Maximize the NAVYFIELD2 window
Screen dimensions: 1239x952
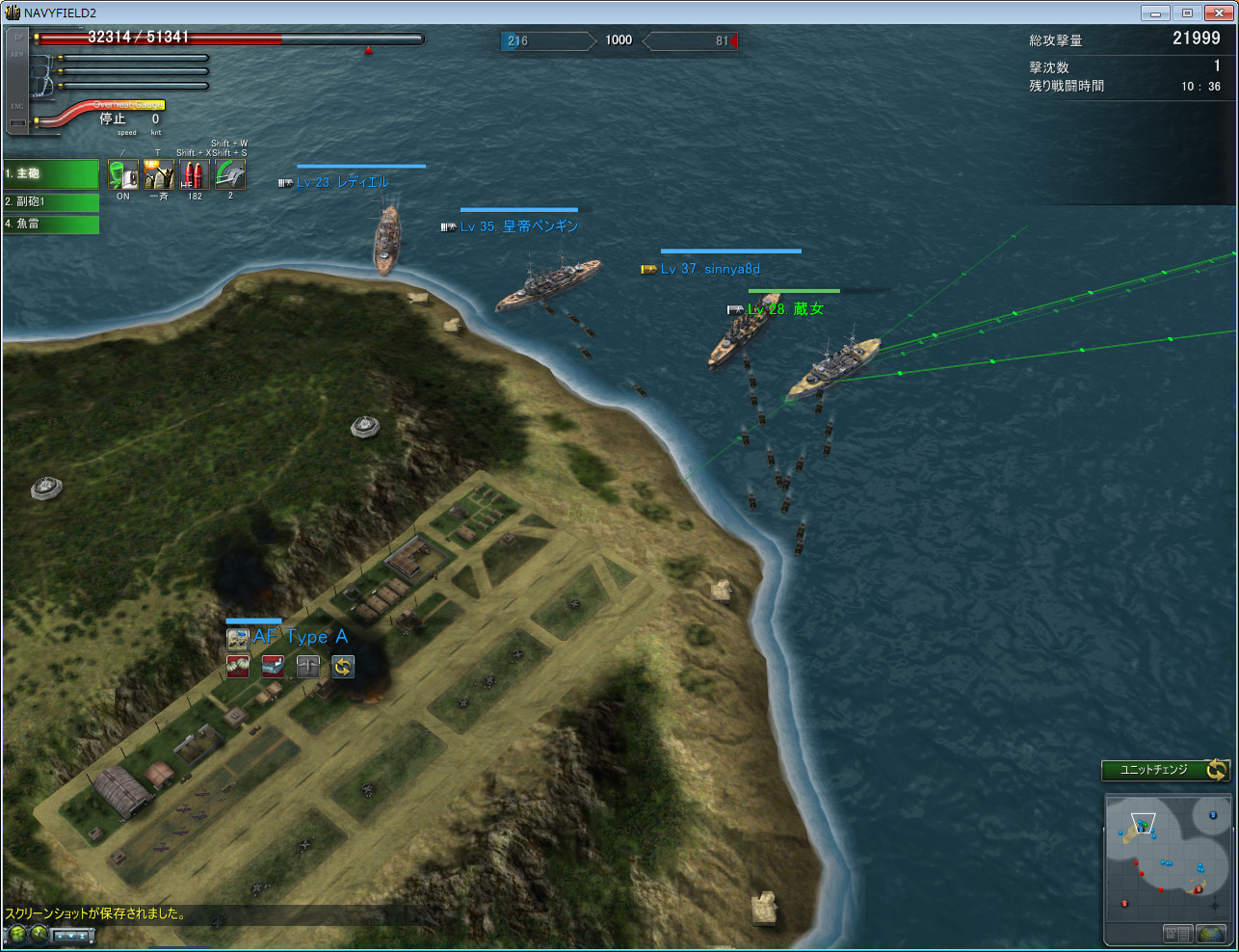point(1187,13)
